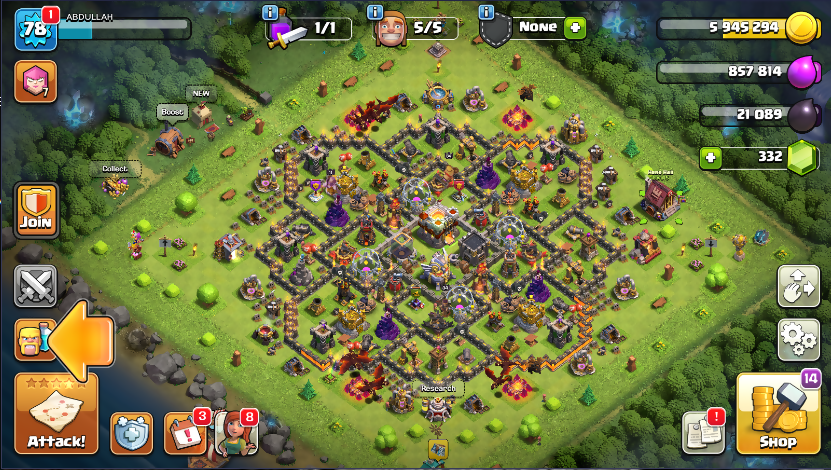Open the barbarian army training button
Screen dimensions: 831x470
pos(32,340)
